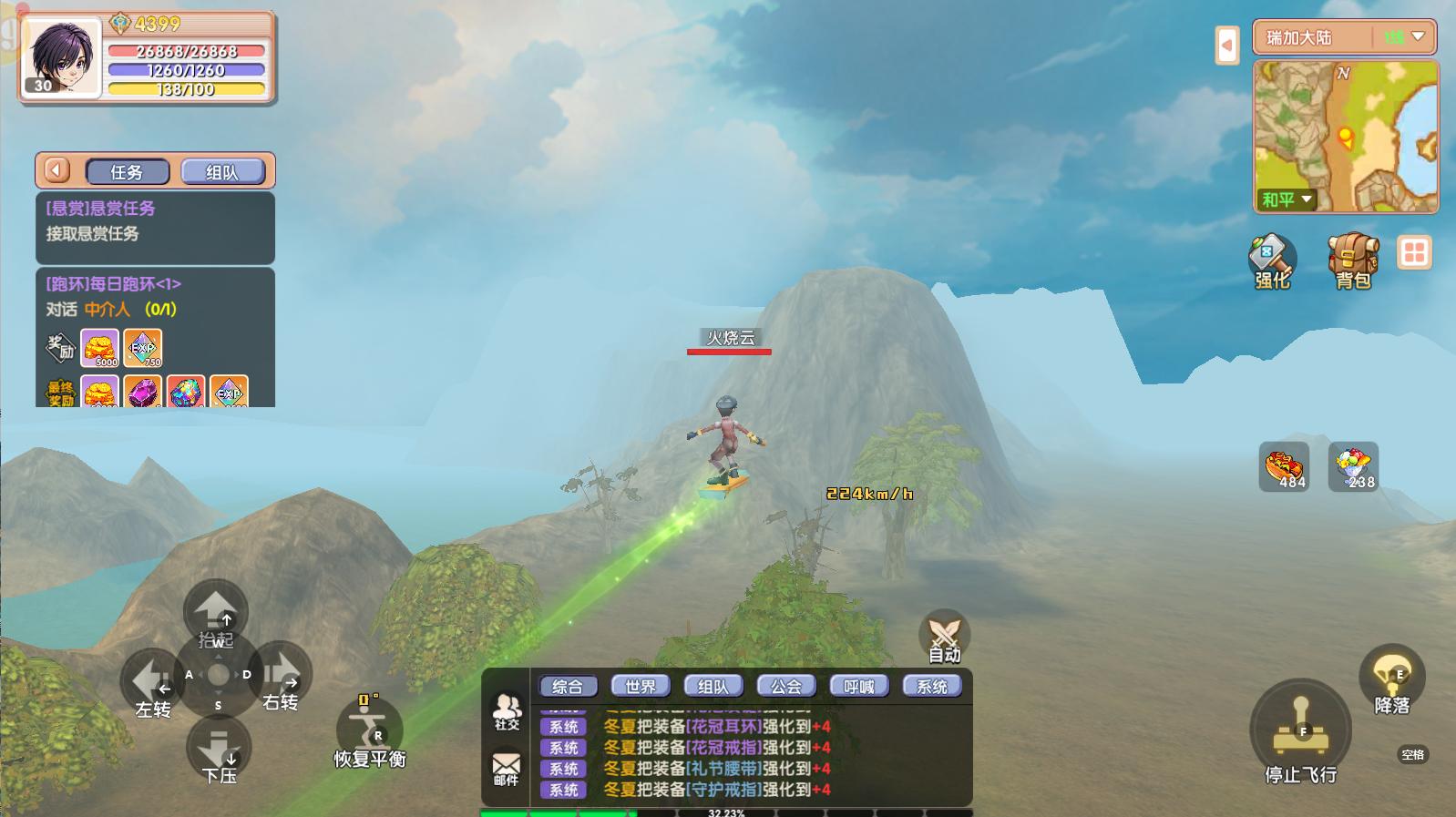Open the player character portrait

[x=60, y=56]
